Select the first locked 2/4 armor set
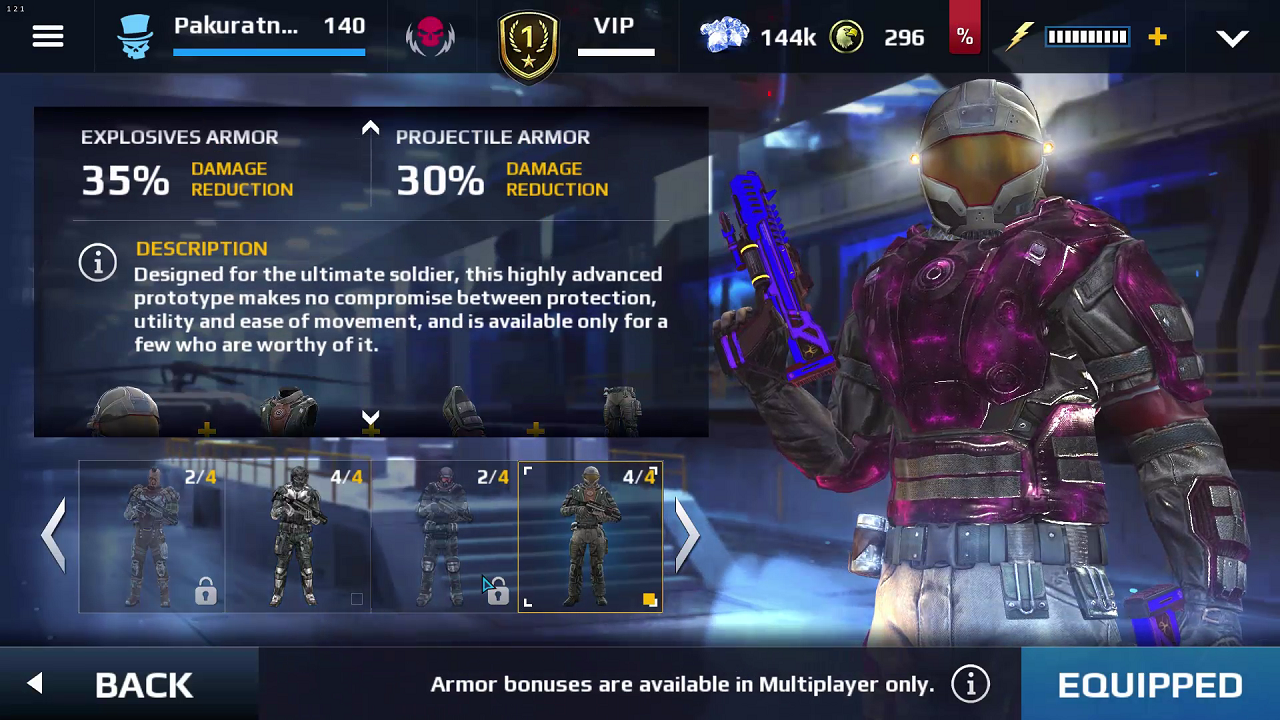Screen dimensions: 1280x720 point(152,536)
